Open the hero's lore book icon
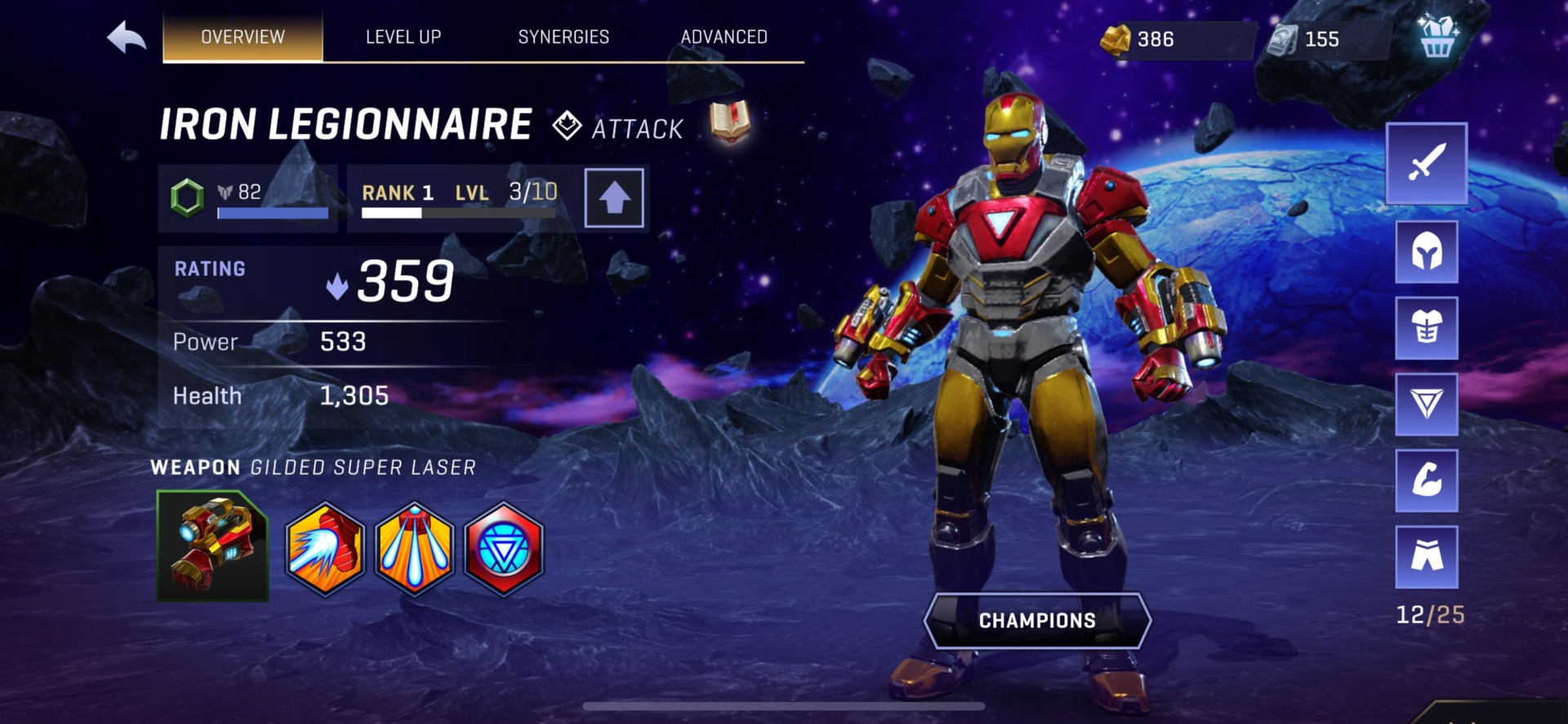Viewport: 1568px width, 724px height. [x=729, y=122]
